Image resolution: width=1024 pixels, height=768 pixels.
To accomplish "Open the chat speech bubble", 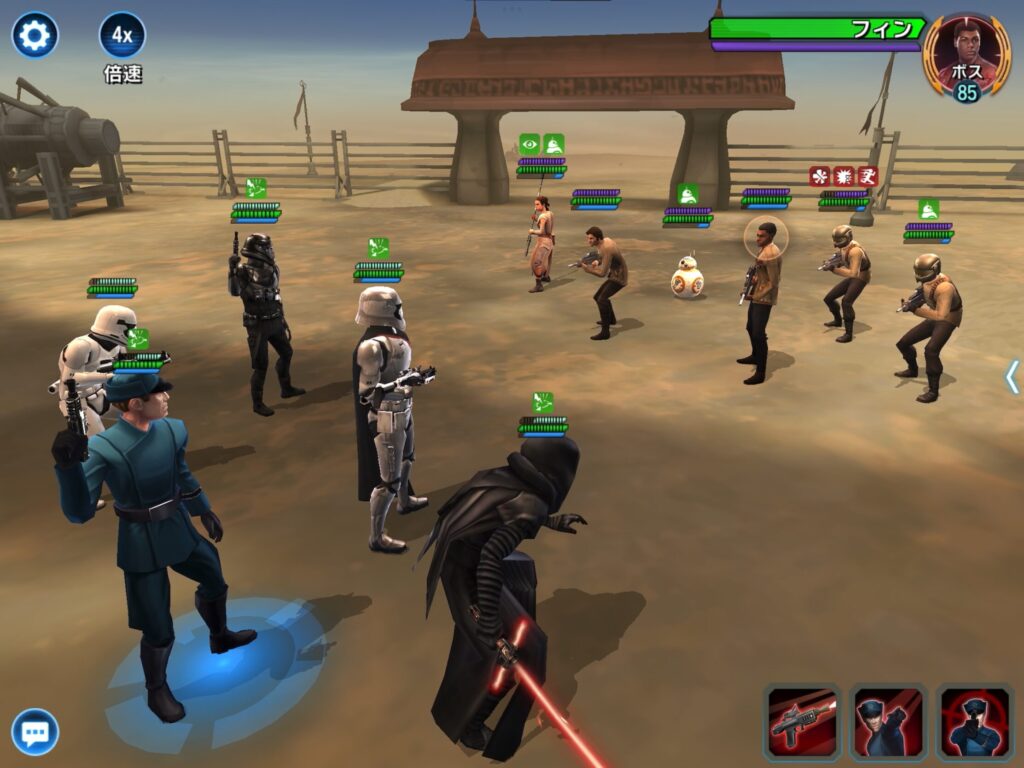I will click(35, 732).
